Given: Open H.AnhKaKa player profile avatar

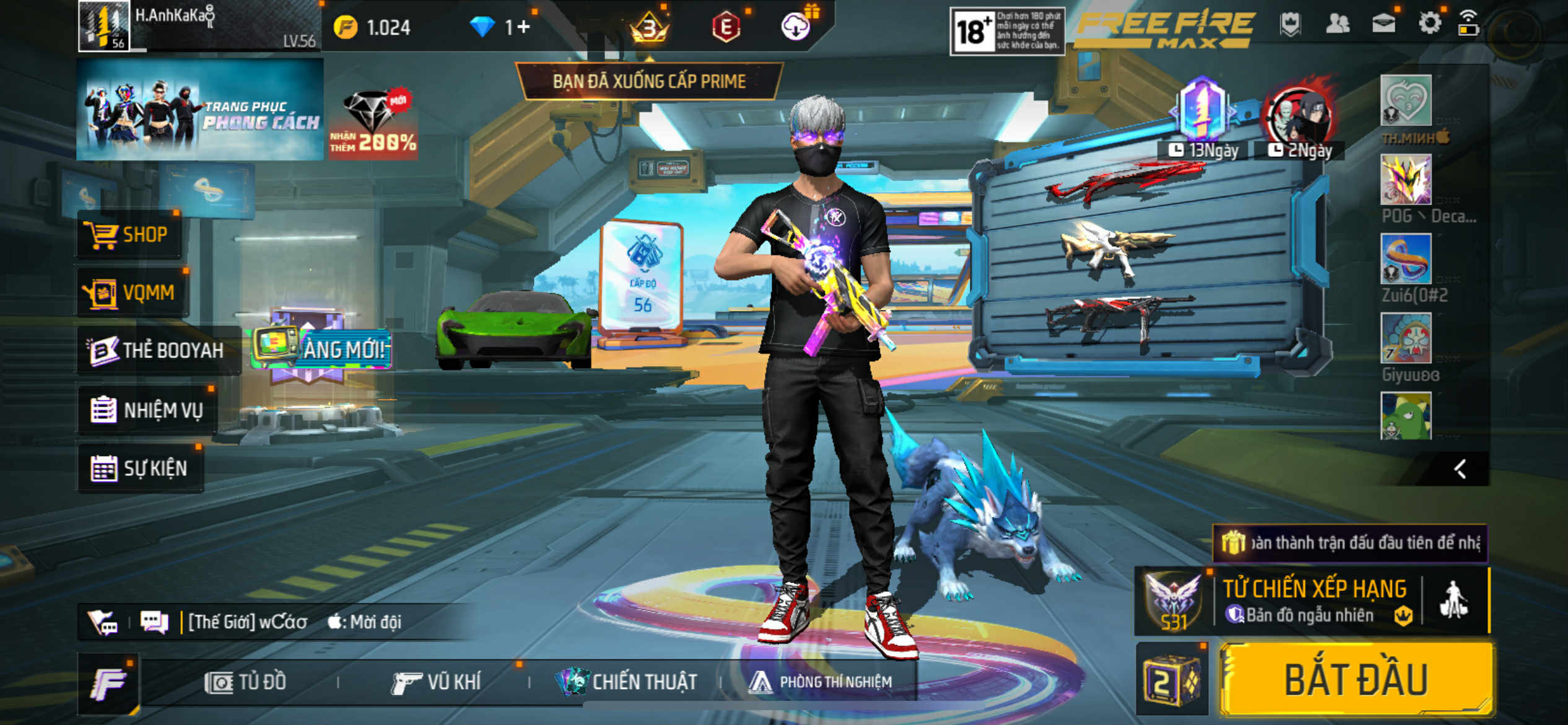Looking at the screenshot, I should coord(103,26).
